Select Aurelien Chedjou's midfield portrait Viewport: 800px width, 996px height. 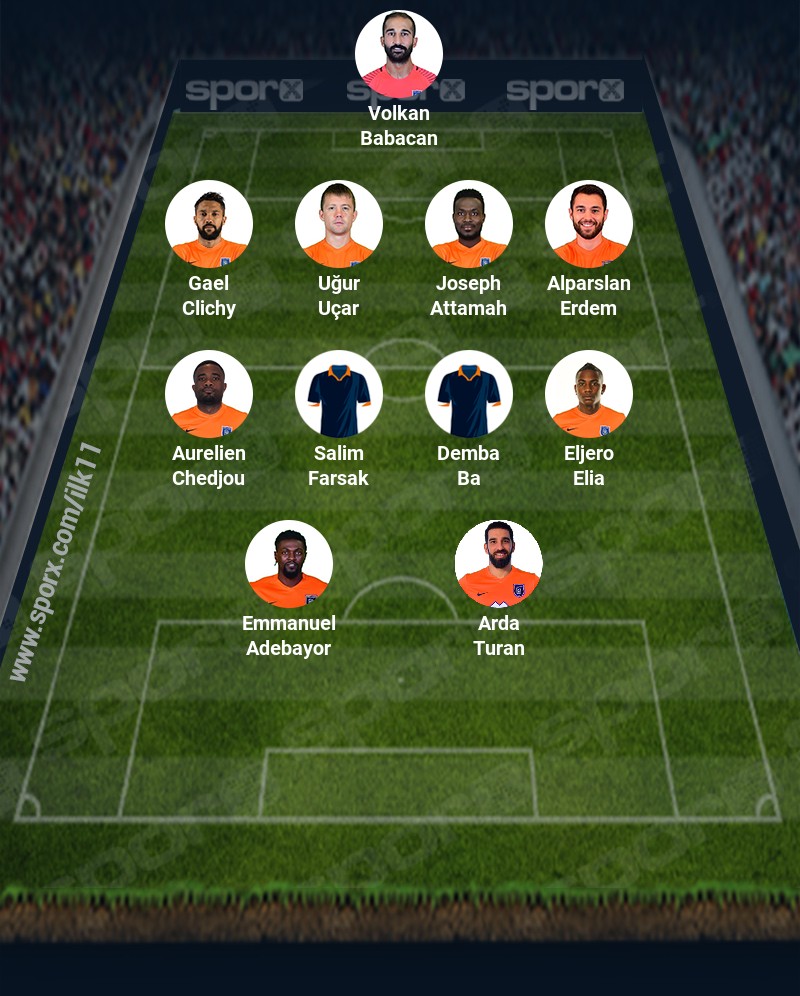pos(208,394)
